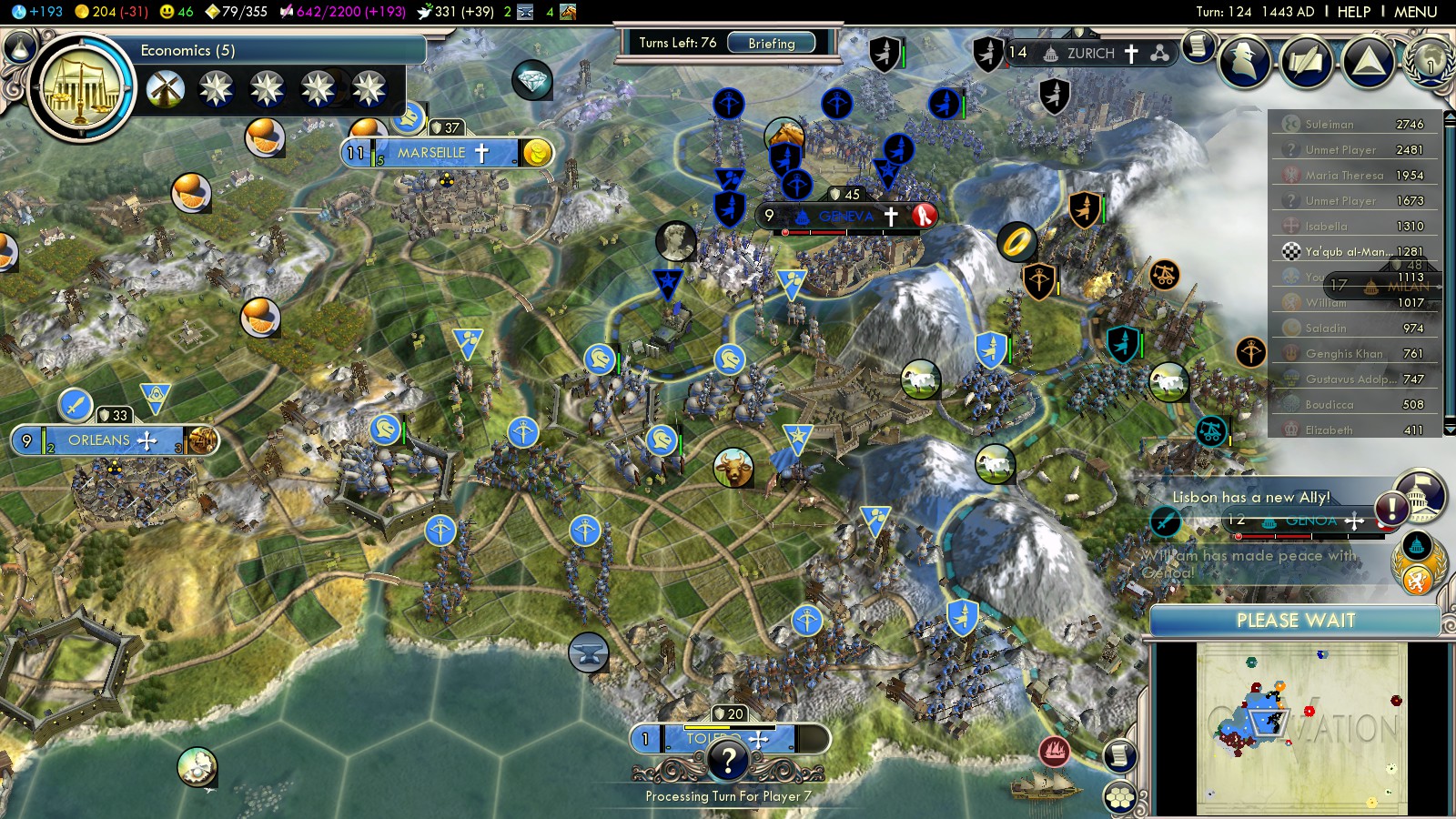
Task: Select the Marseille city banner
Action: point(431,153)
